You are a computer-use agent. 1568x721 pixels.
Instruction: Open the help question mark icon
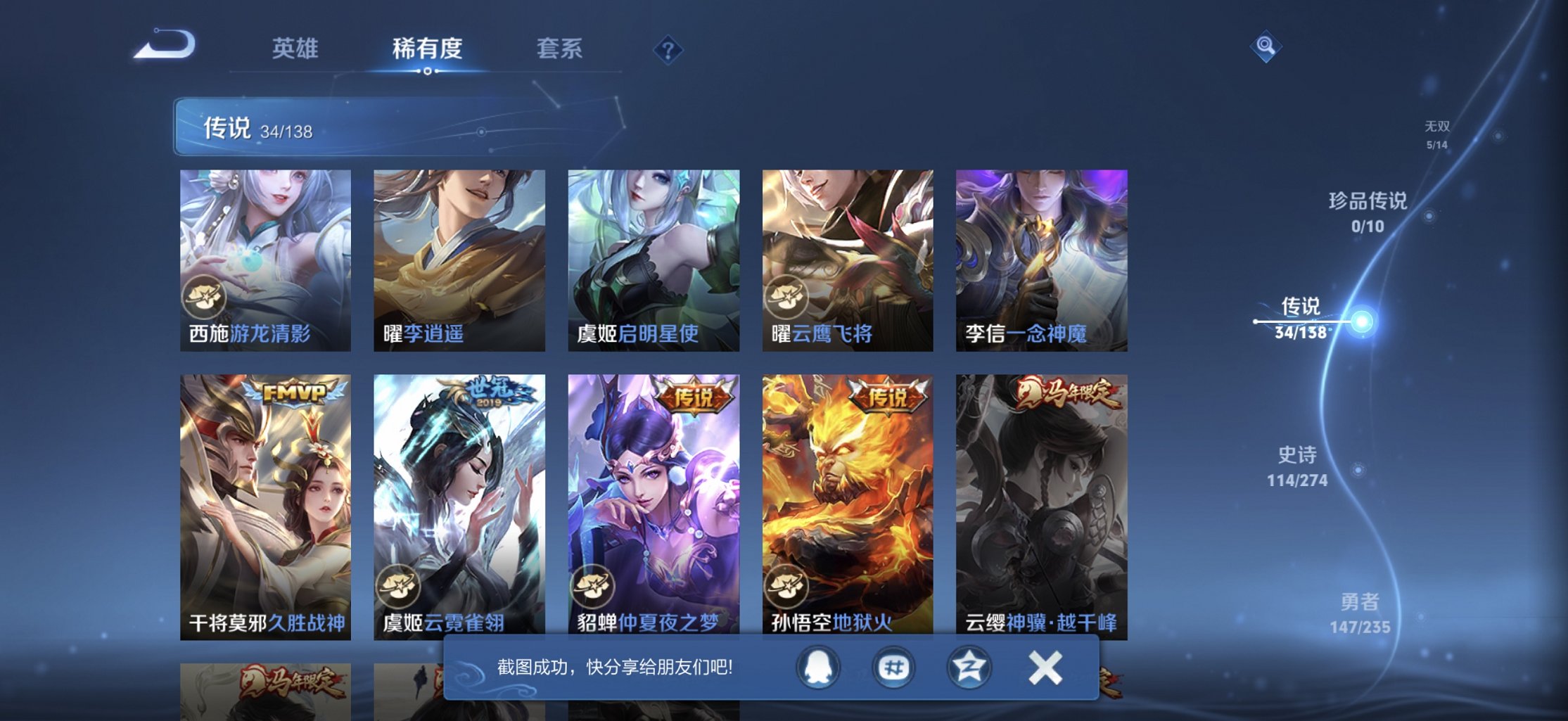pyautogui.click(x=668, y=49)
